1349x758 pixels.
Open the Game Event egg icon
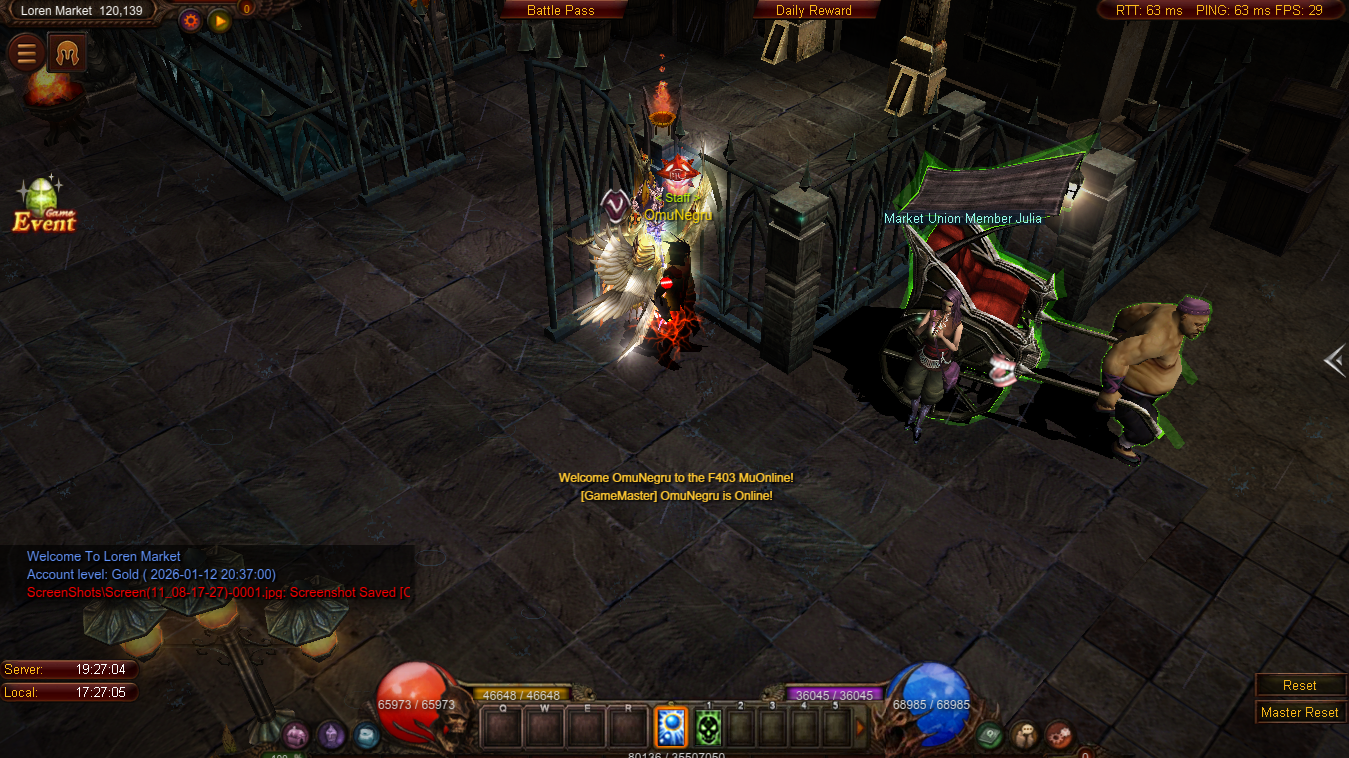43,205
